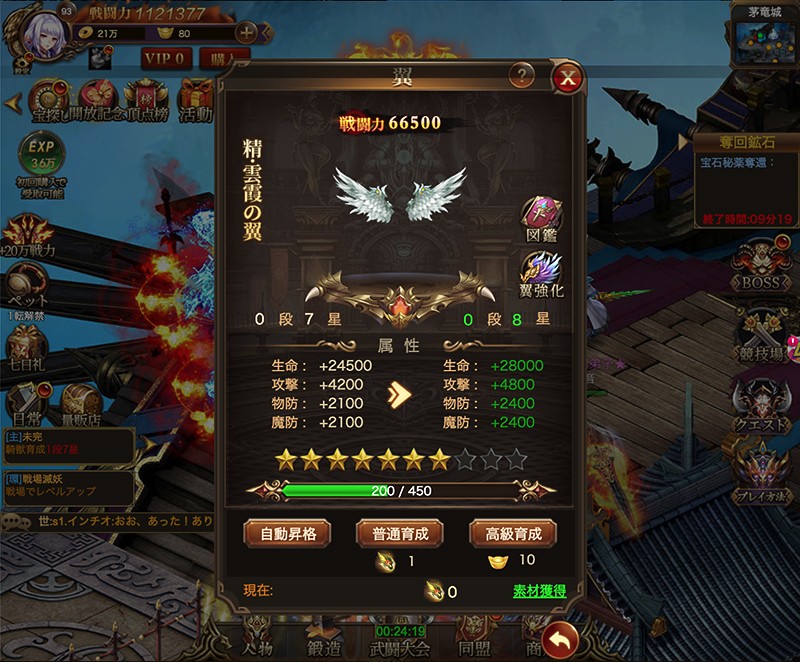The width and height of the screenshot is (800, 662).
Task: Open the 活動 events icon
Action: 196,100
